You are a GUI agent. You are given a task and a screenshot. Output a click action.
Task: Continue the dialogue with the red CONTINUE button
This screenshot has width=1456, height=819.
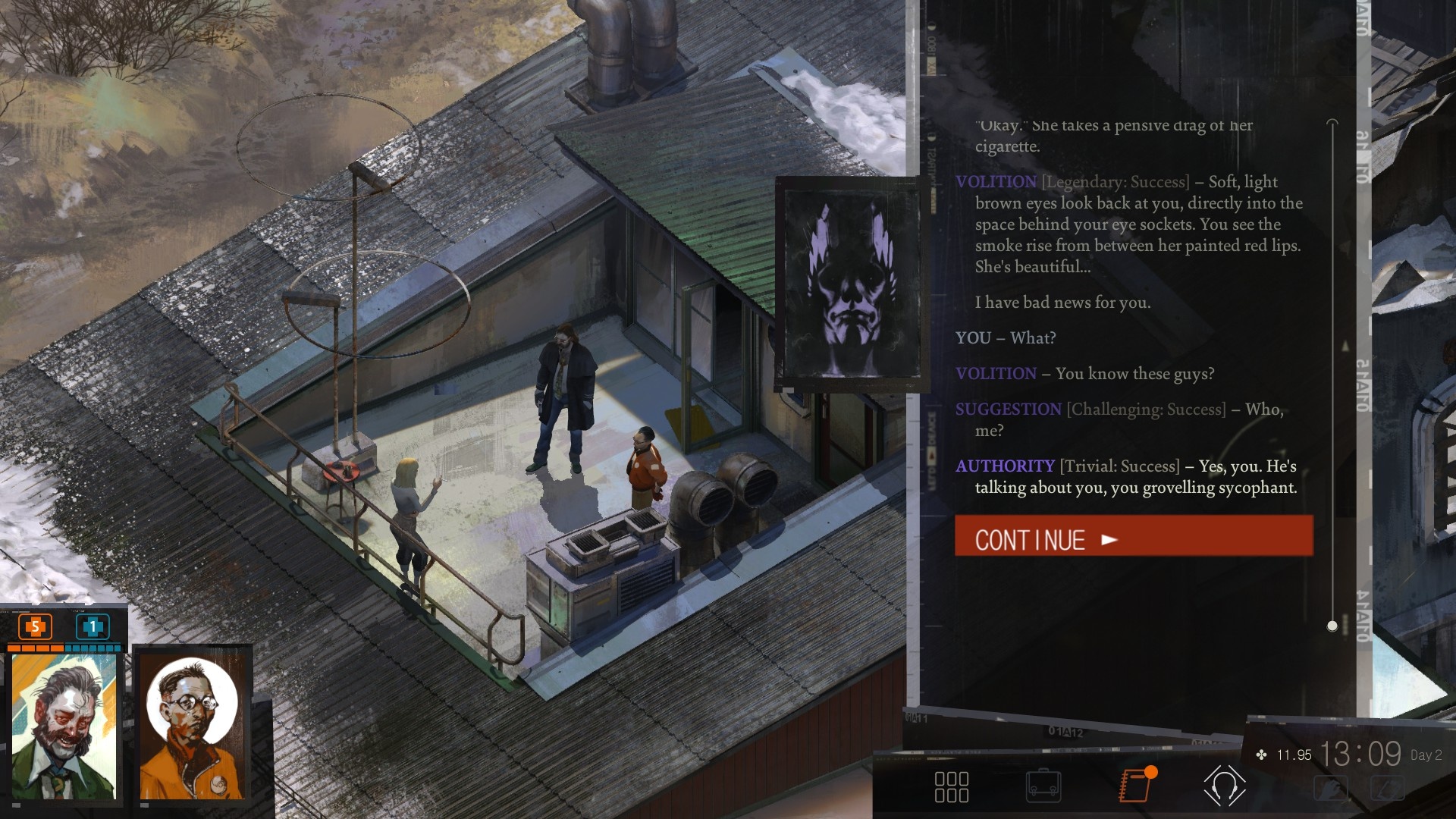(1133, 536)
